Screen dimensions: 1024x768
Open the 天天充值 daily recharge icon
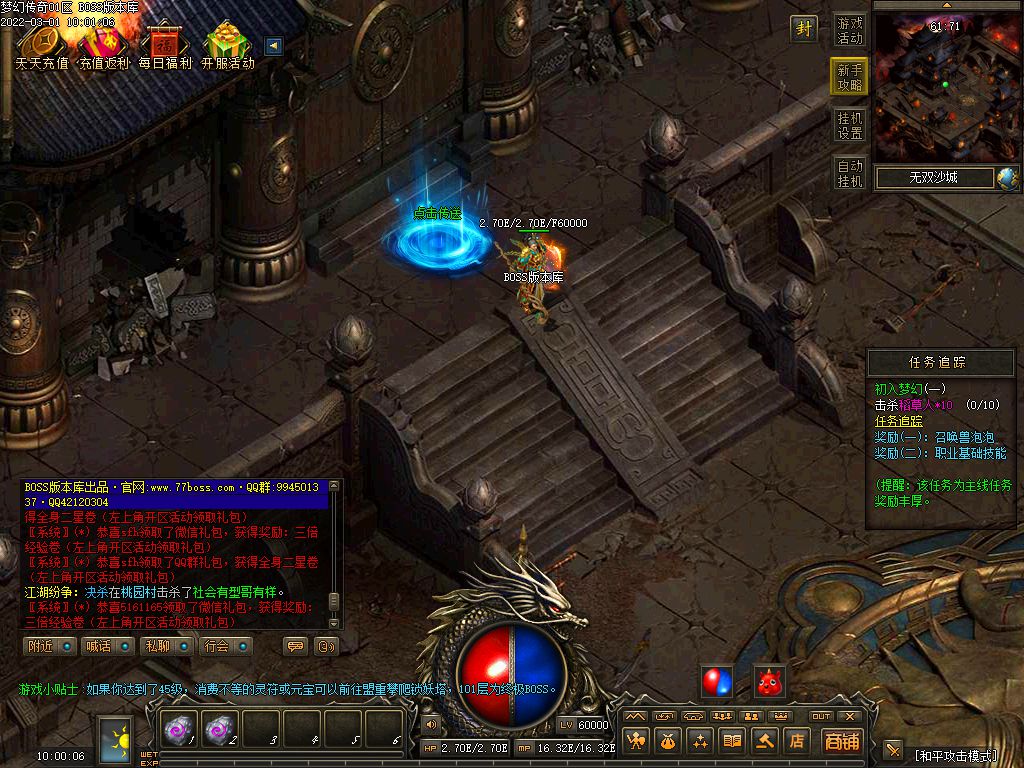click(x=42, y=45)
